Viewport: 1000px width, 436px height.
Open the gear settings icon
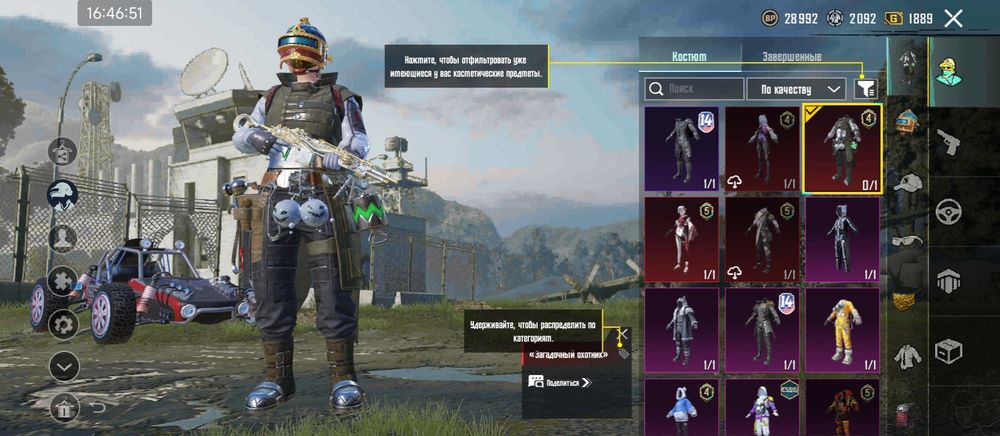coord(64,323)
